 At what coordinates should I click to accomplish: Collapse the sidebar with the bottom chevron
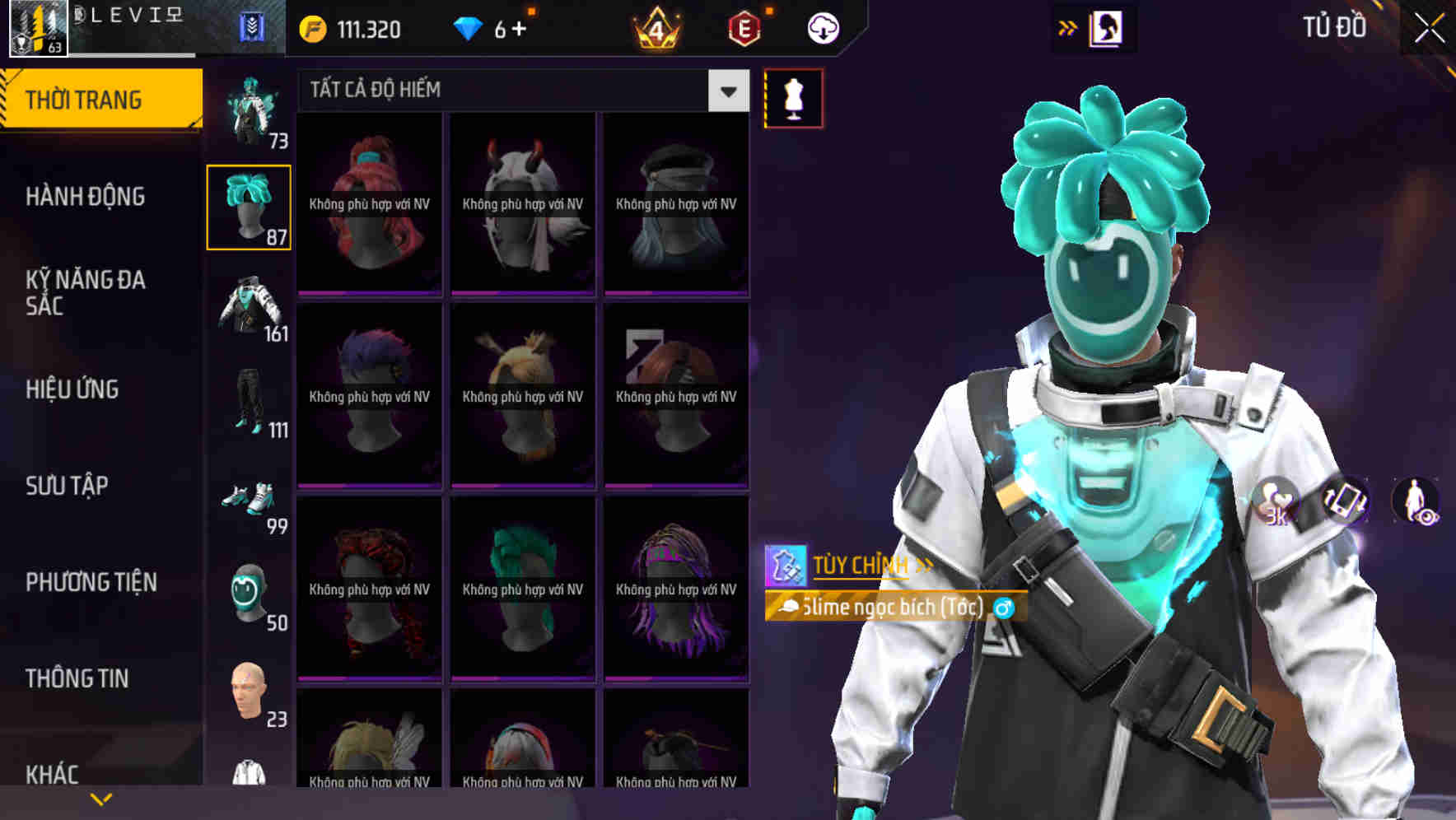(x=101, y=798)
